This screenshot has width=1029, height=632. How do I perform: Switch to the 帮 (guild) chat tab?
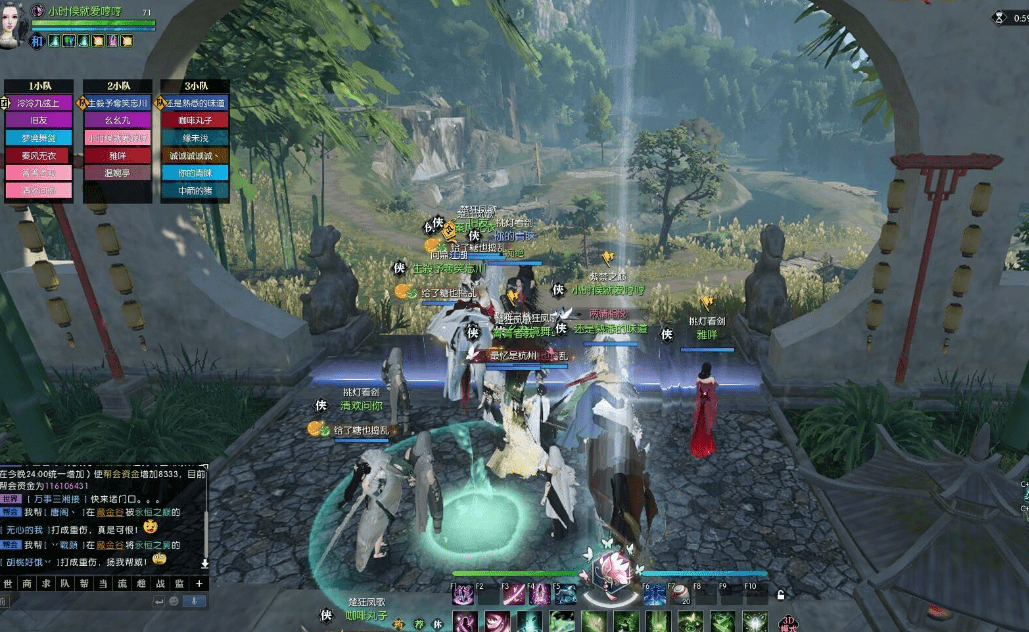(84, 583)
